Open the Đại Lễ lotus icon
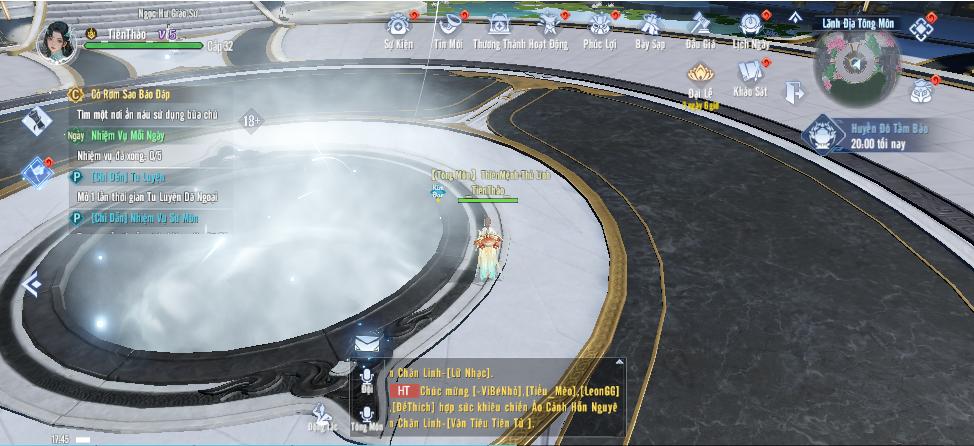The height and width of the screenshot is (446, 974). [x=700, y=74]
